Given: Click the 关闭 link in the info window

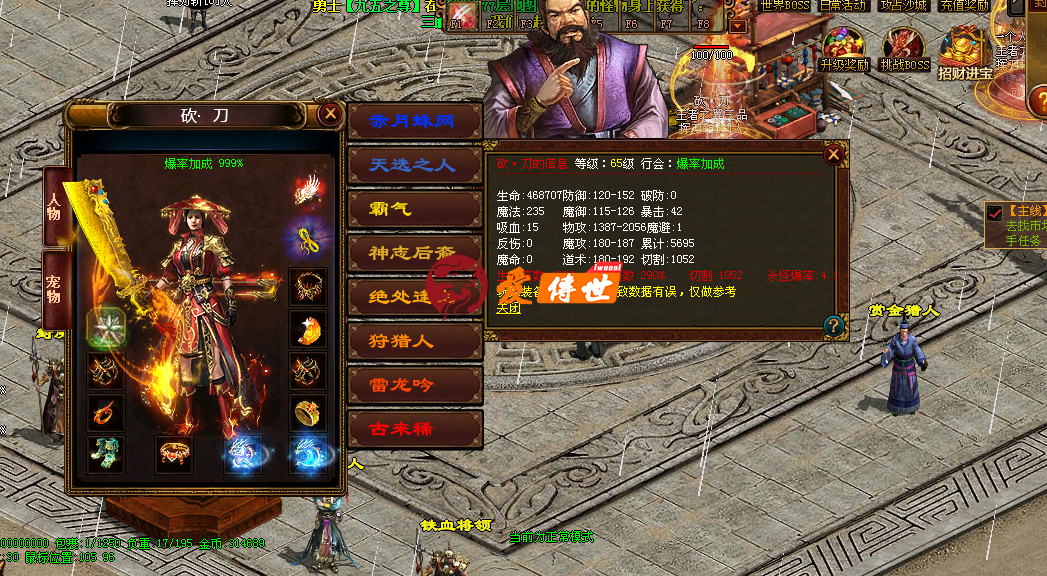Looking at the screenshot, I should tap(508, 307).
